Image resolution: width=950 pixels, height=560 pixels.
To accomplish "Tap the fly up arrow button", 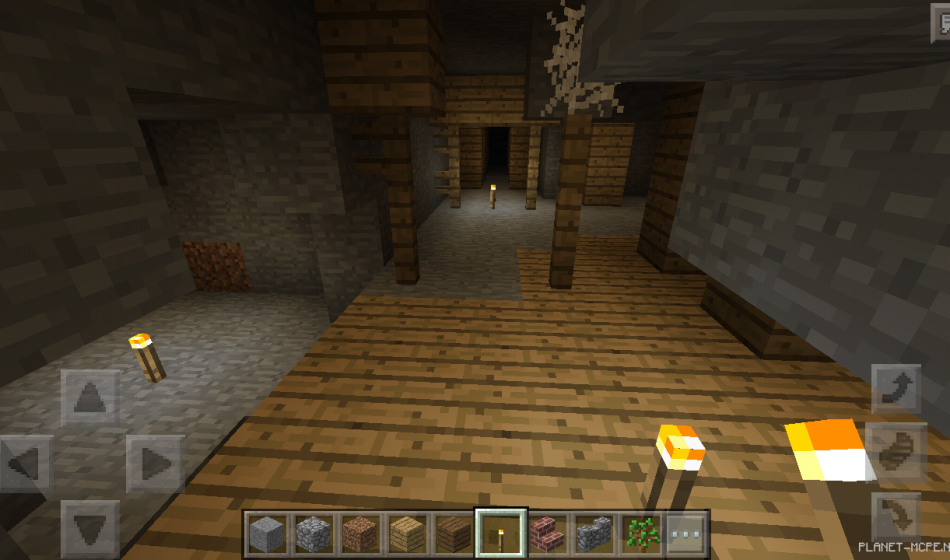I will (x=895, y=389).
